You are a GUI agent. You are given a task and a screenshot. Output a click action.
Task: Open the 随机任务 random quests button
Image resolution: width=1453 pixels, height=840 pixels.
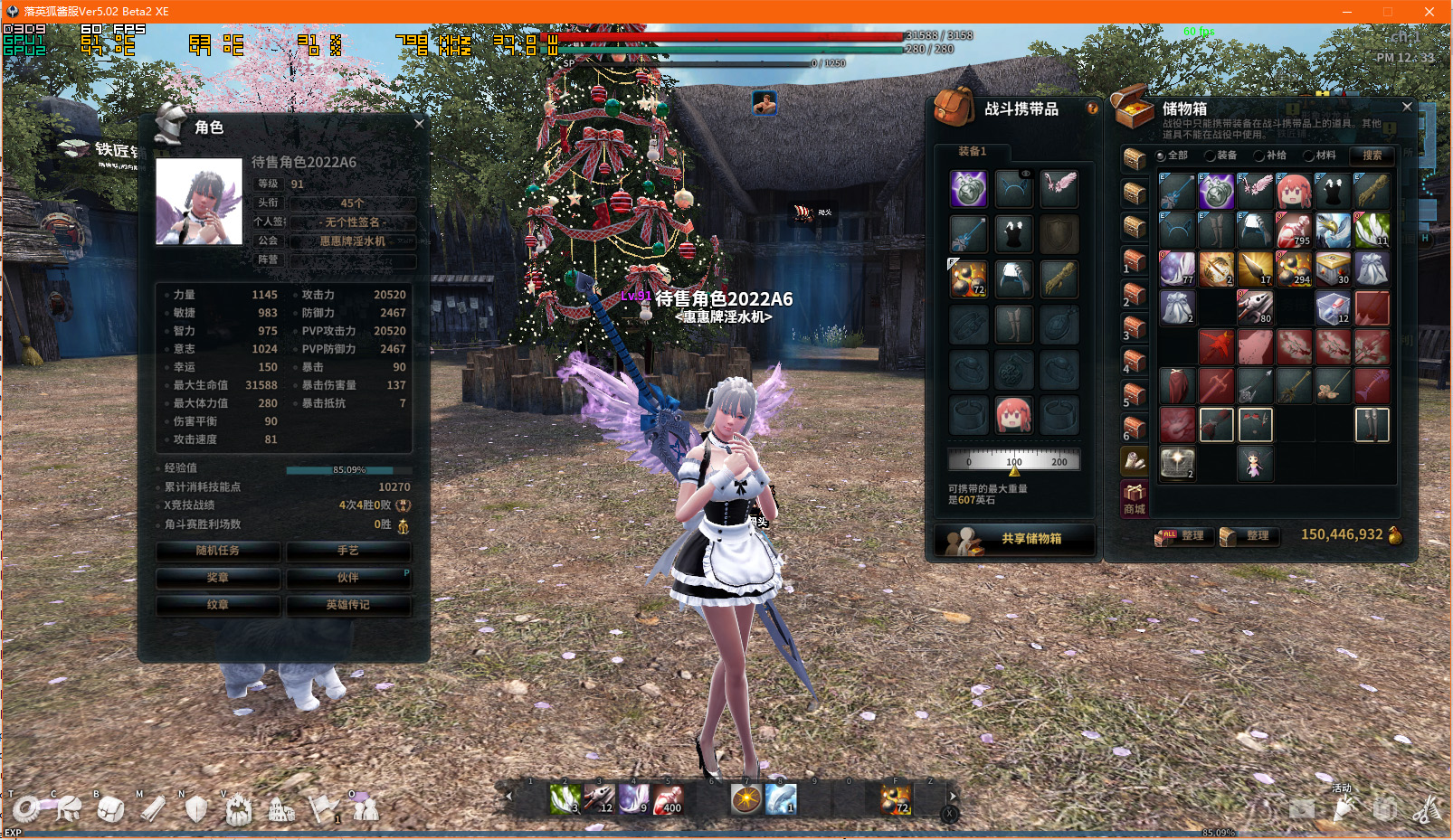coord(218,551)
